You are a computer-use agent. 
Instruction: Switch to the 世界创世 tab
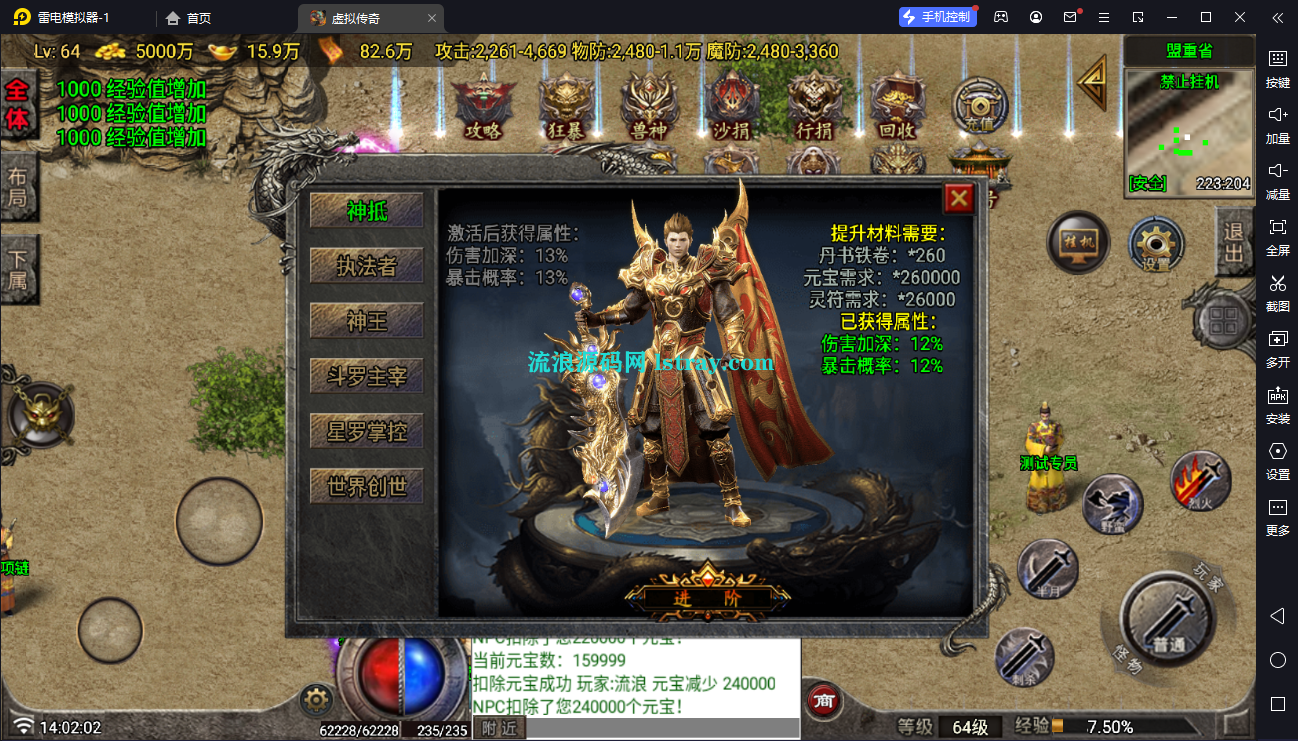tap(367, 486)
